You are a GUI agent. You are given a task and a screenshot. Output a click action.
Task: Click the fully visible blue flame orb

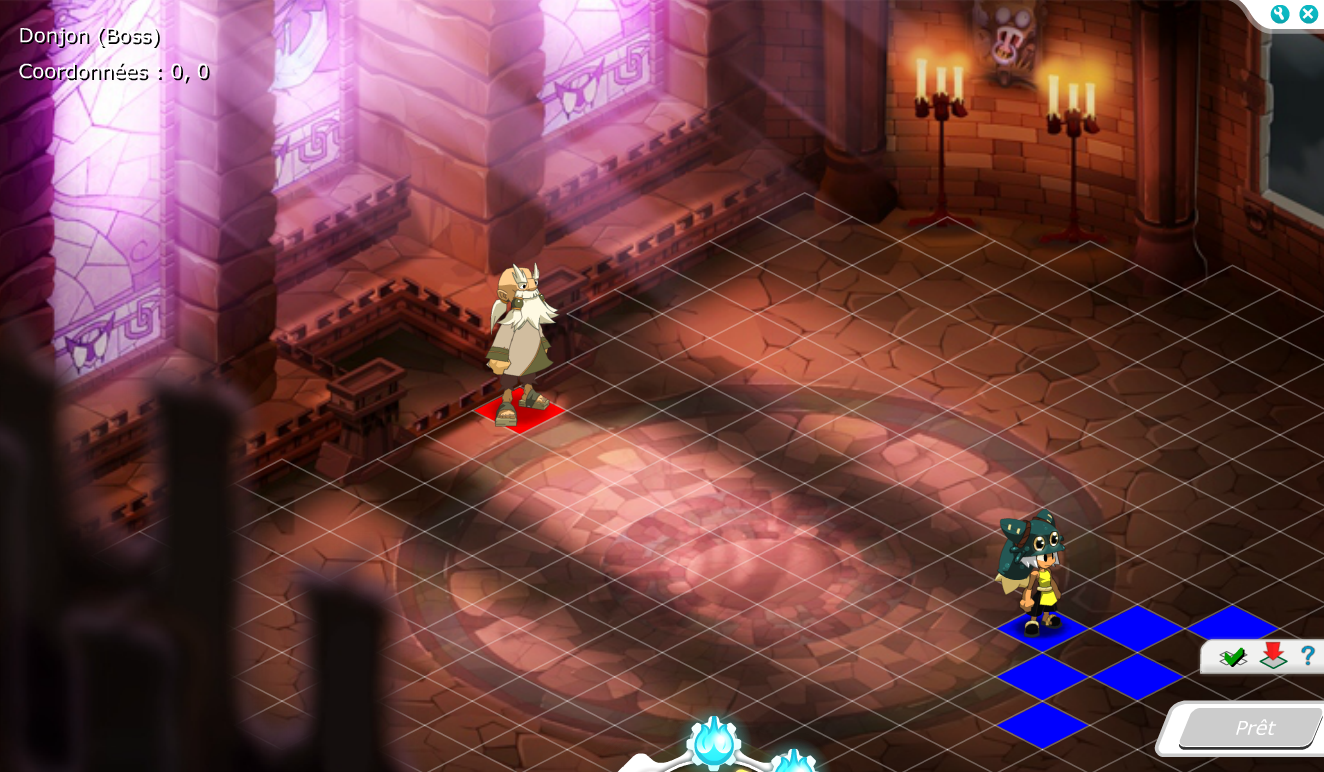(714, 743)
